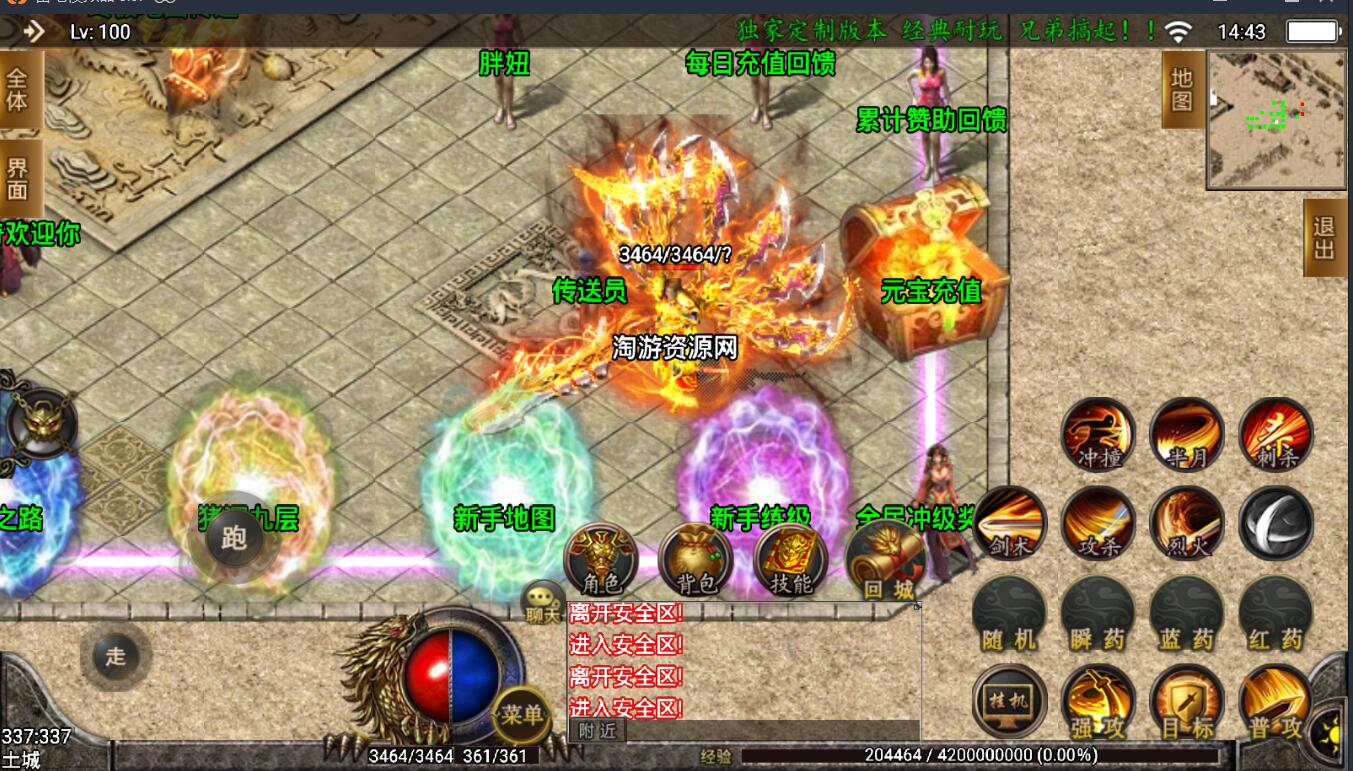This screenshot has height=771, width=1353.
Task: Activate the 剑术 swordsmanship skill
Action: pyautogui.click(x=1010, y=524)
